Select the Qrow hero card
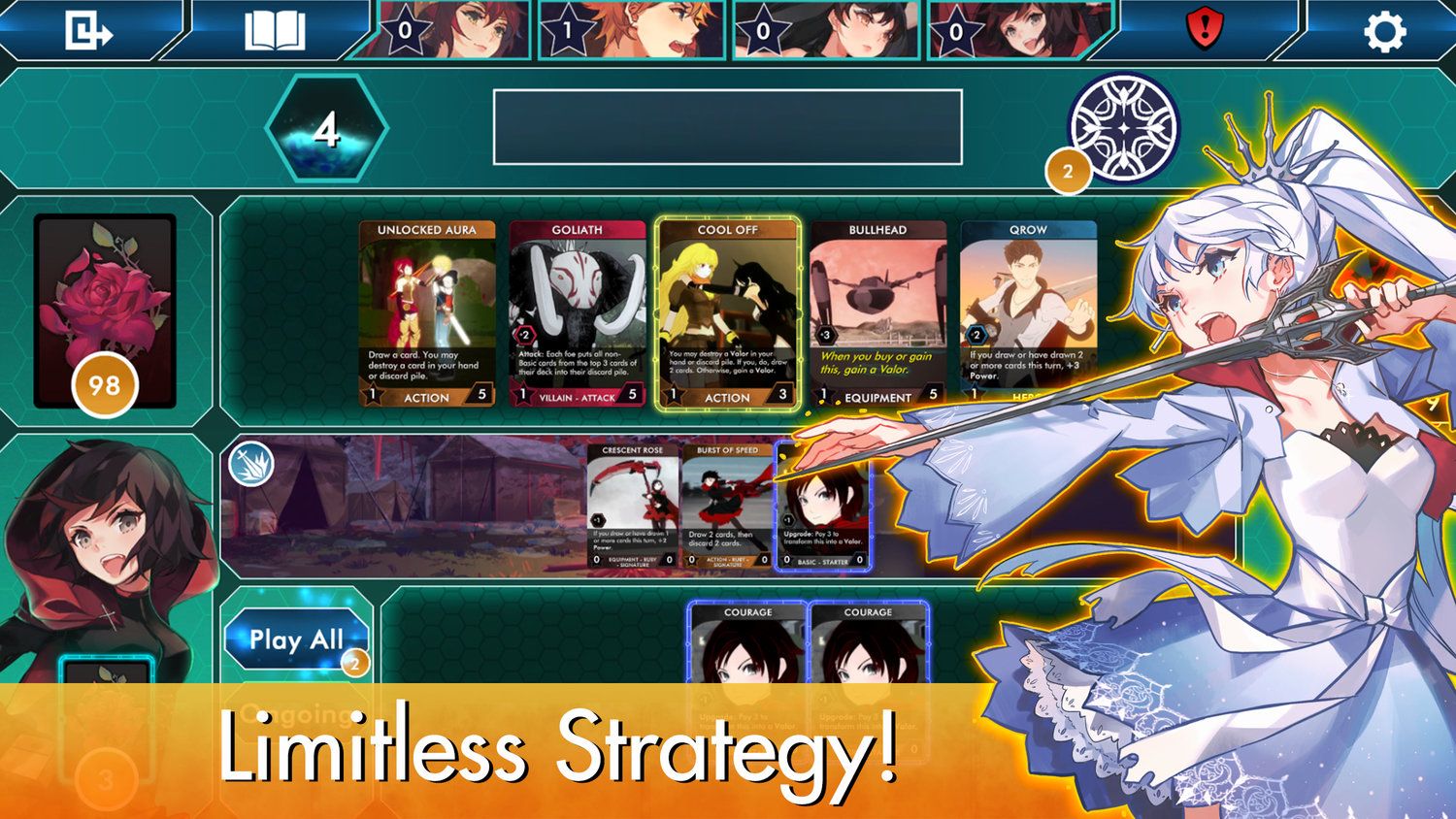The width and height of the screenshot is (1456, 819). click(1031, 311)
